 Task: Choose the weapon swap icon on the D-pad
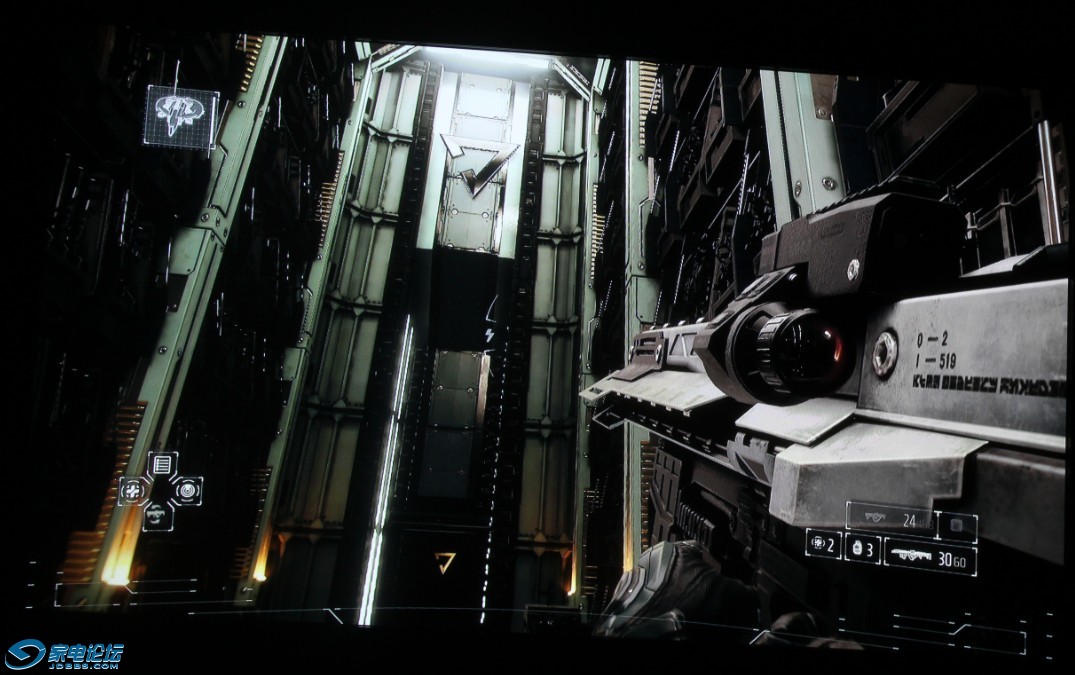click(158, 516)
